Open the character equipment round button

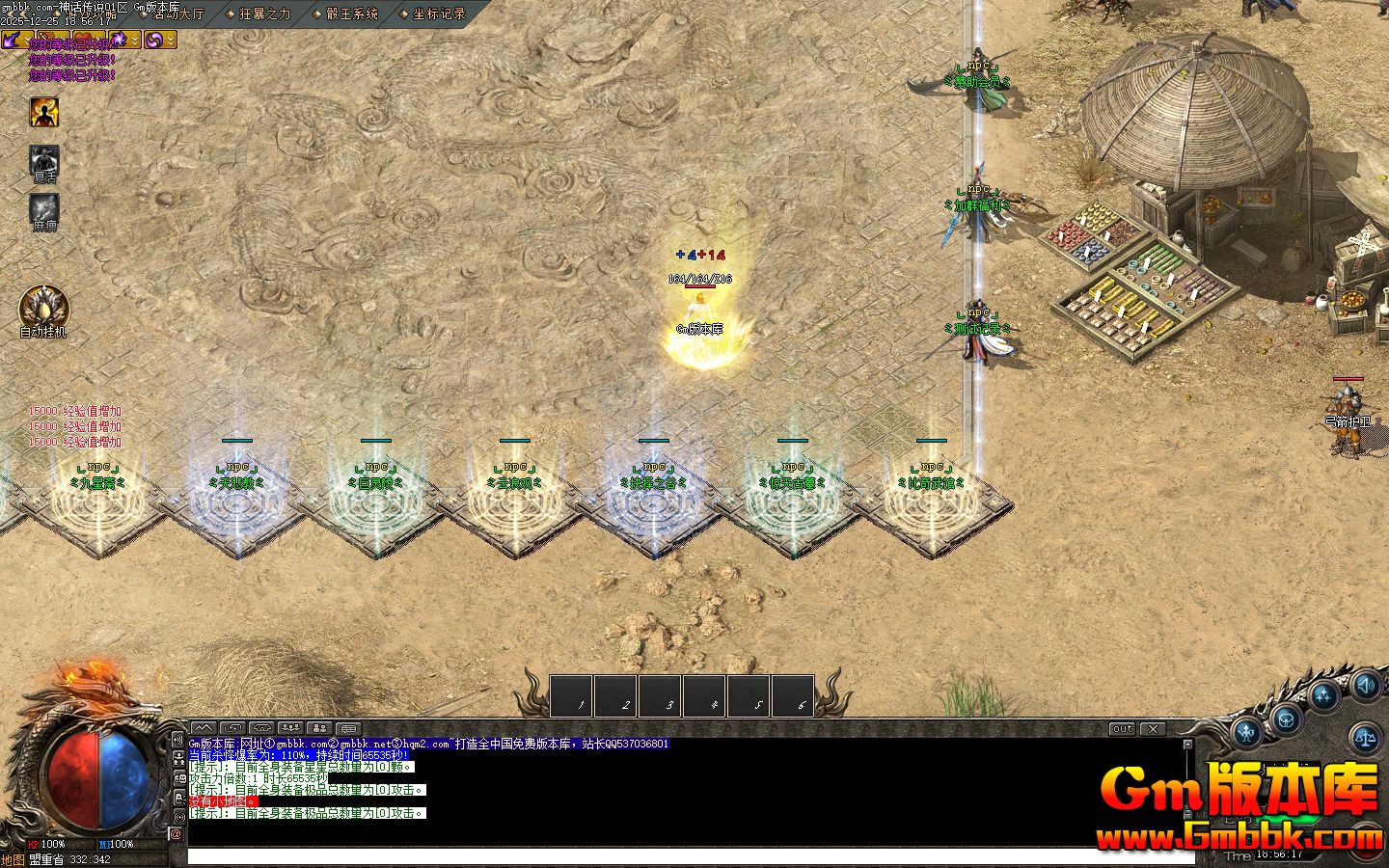(x=1248, y=732)
